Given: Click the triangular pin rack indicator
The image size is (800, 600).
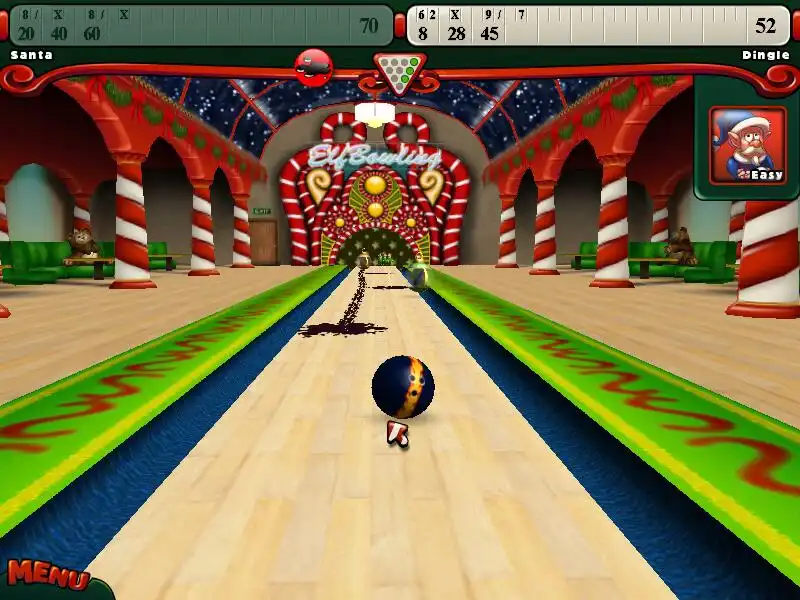Looking at the screenshot, I should [x=399, y=70].
